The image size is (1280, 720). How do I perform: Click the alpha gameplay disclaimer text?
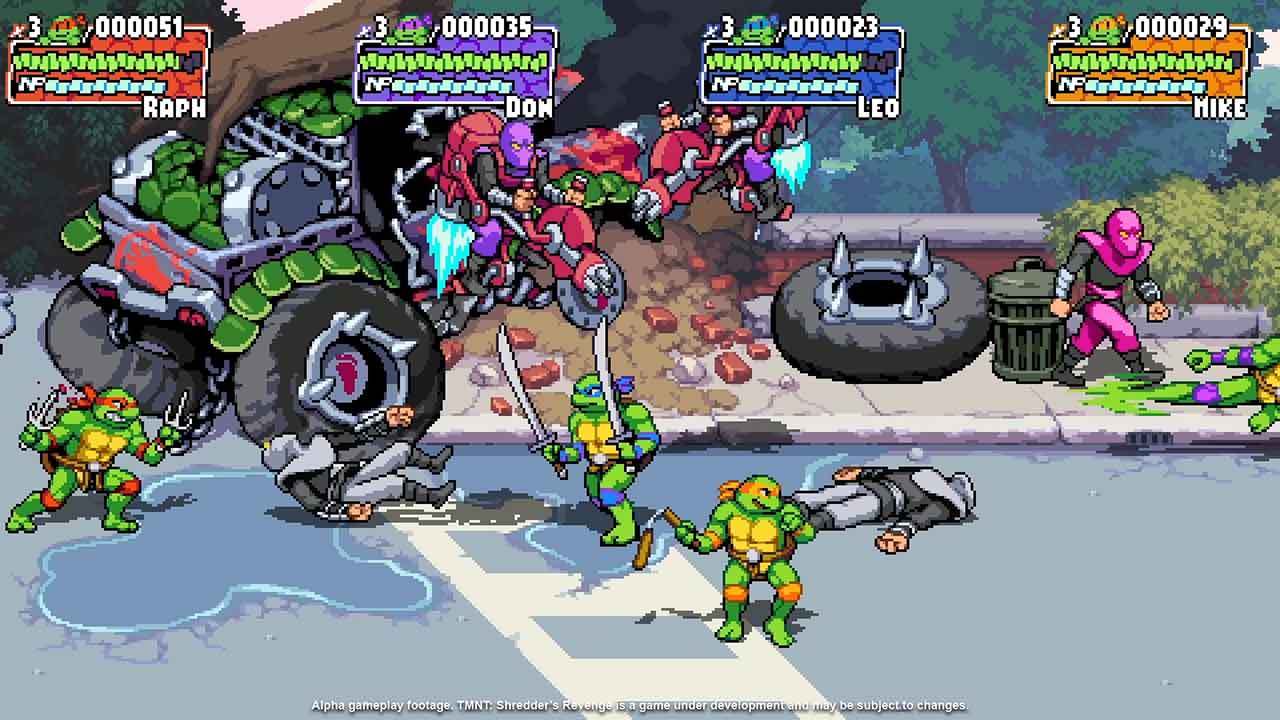point(640,701)
